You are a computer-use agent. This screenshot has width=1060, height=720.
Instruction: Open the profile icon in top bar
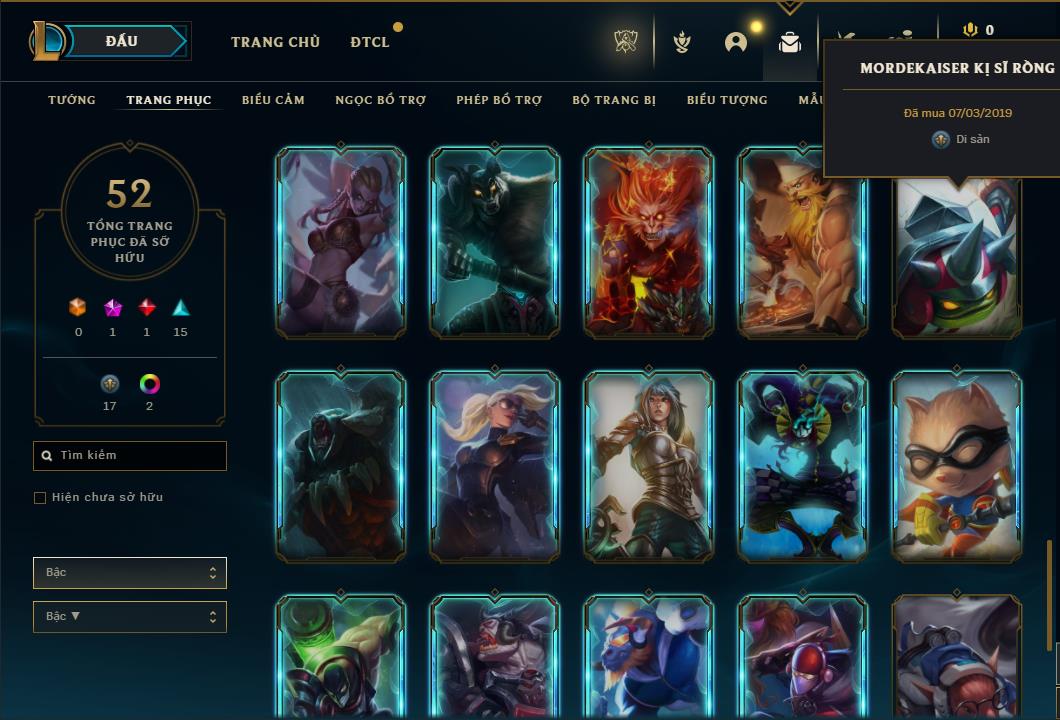(x=736, y=42)
